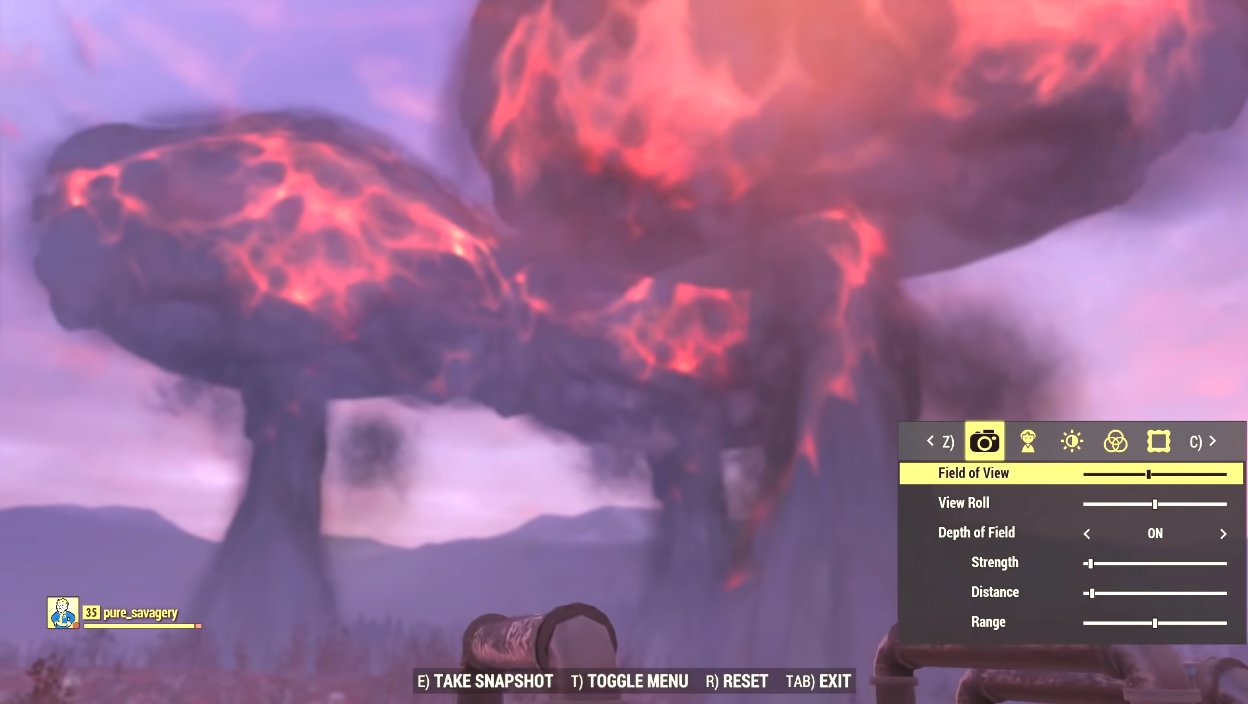Viewport: 1248px width, 704px height.
Task: Adjust the Field of View slider
Action: [x=1149, y=474]
